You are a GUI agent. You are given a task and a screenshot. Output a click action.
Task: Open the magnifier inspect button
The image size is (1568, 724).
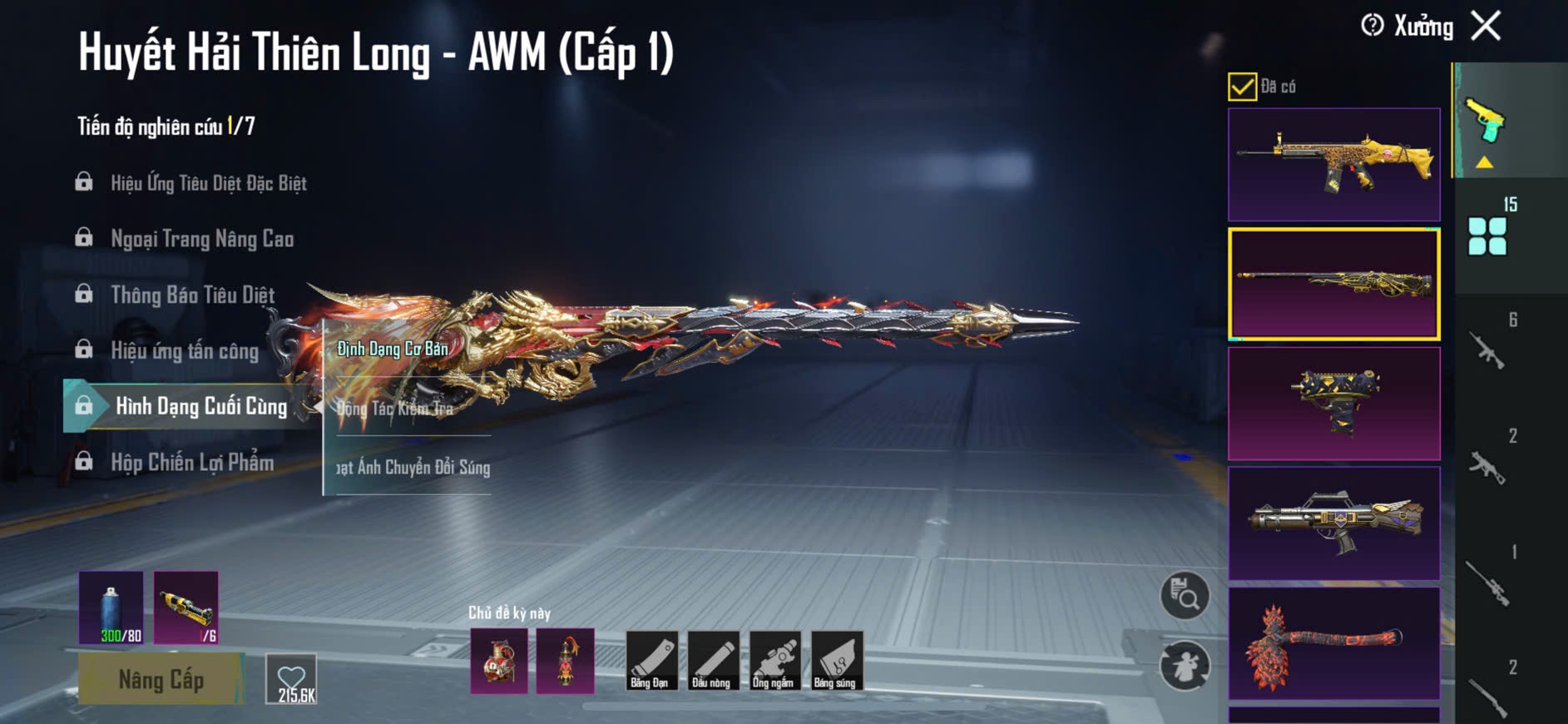1185,596
